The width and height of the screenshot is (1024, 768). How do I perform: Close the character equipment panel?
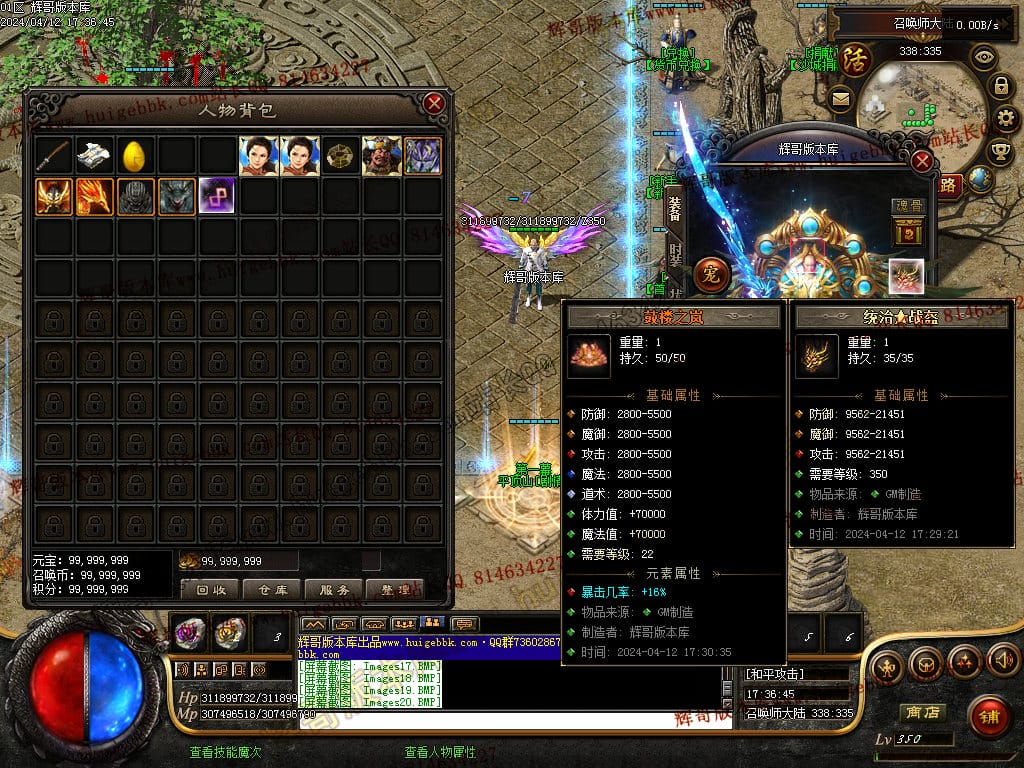922,161
